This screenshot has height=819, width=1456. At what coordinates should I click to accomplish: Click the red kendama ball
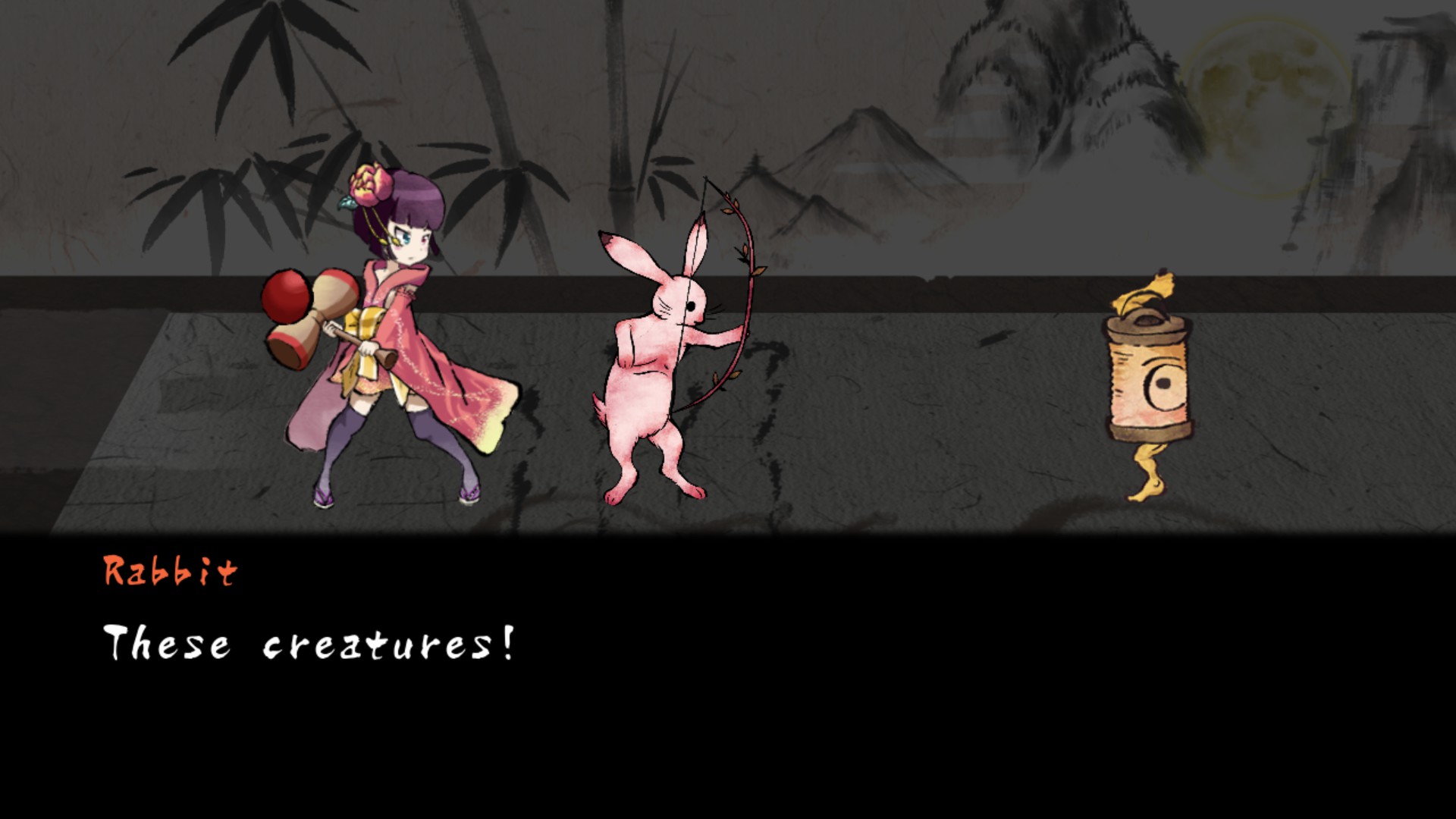pyautogui.click(x=287, y=296)
